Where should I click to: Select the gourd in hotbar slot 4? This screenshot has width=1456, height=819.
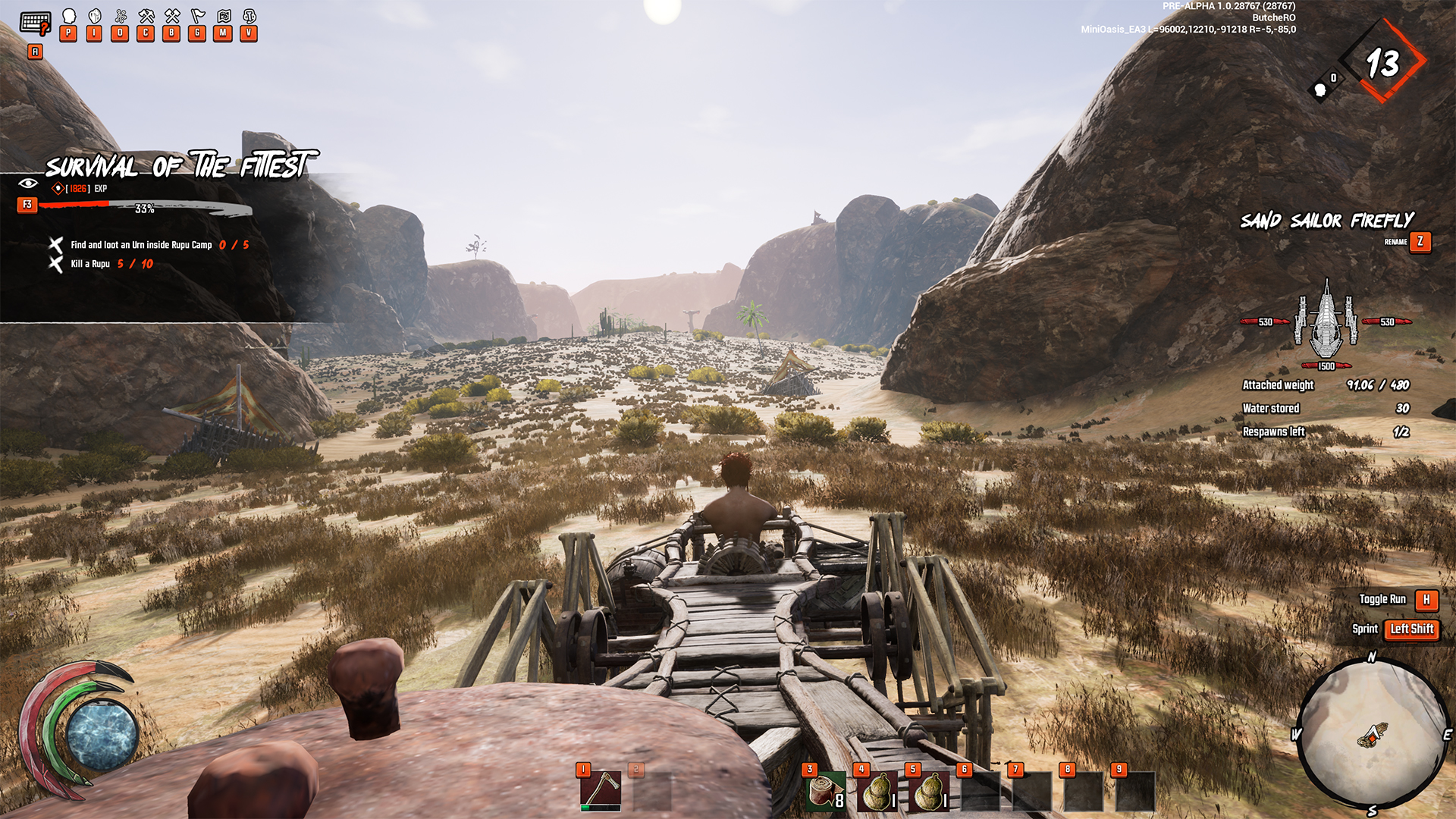coord(877,792)
